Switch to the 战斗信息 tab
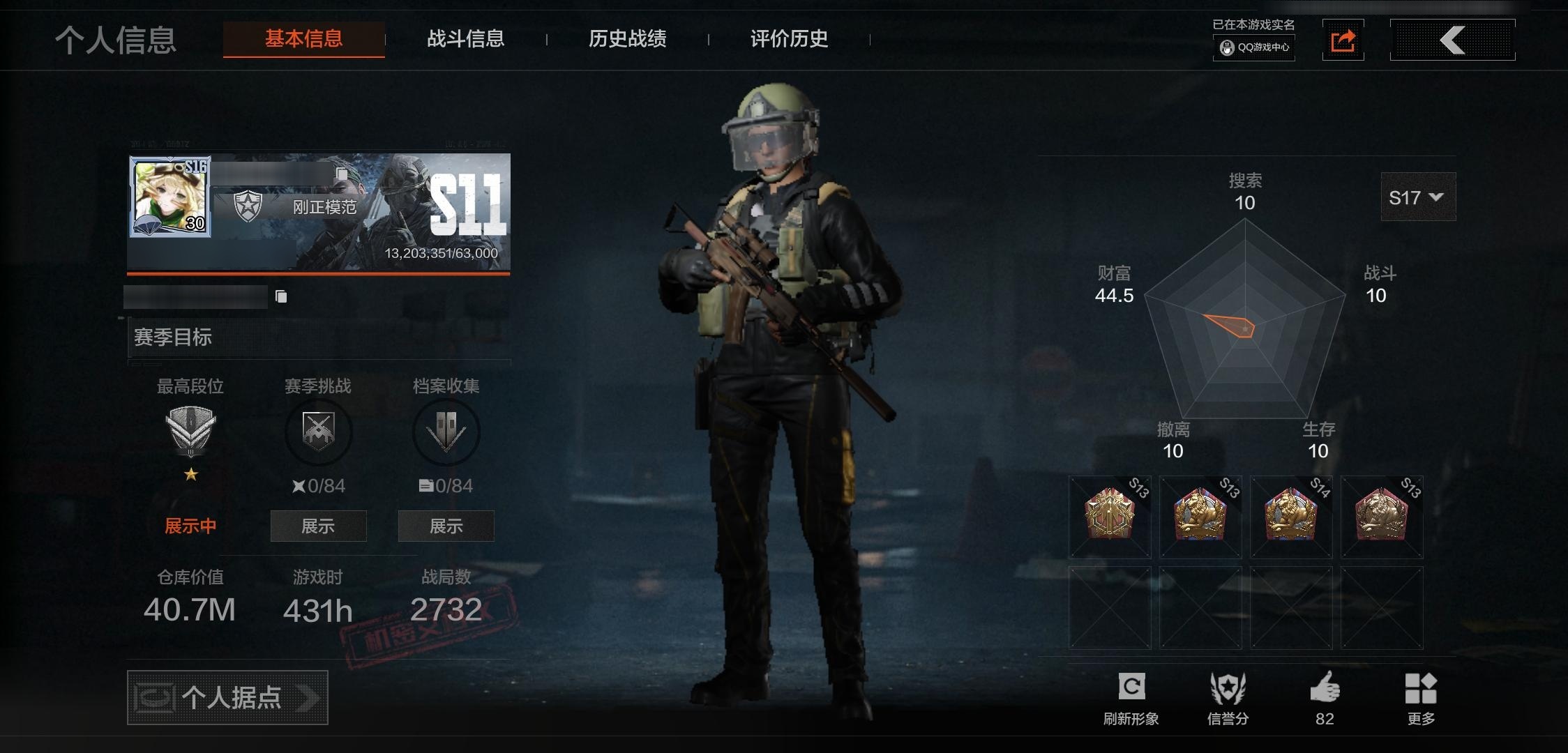Image resolution: width=1568 pixels, height=753 pixels. pyautogui.click(x=466, y=40)
